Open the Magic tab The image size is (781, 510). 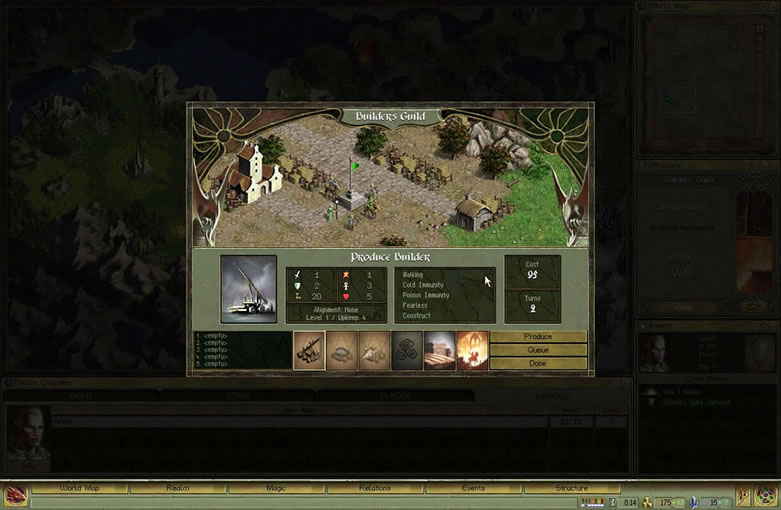276,488
